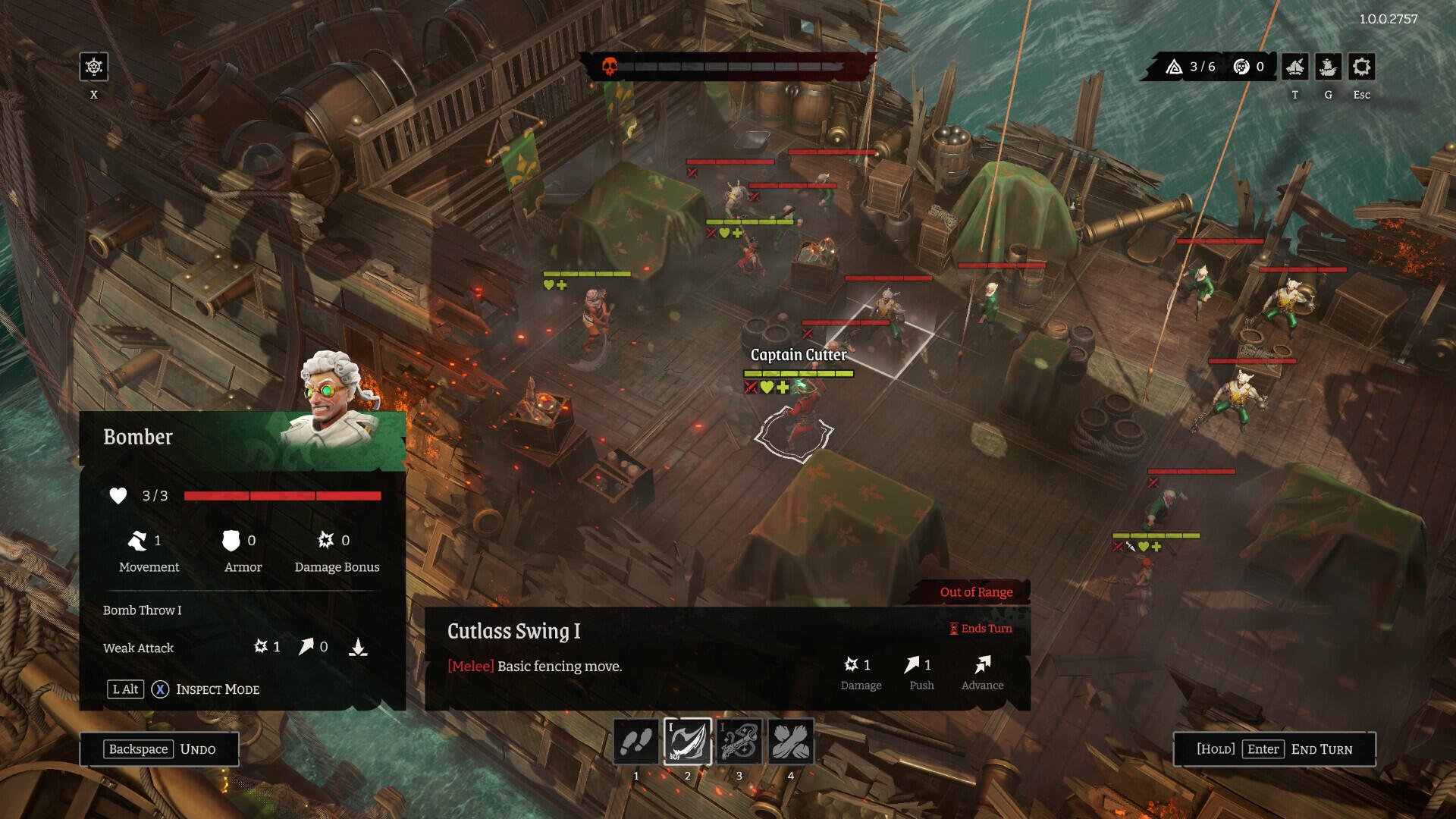Click the triangle objective counter showing 3/6
Screen dimensions: 1456x819
1191,66
